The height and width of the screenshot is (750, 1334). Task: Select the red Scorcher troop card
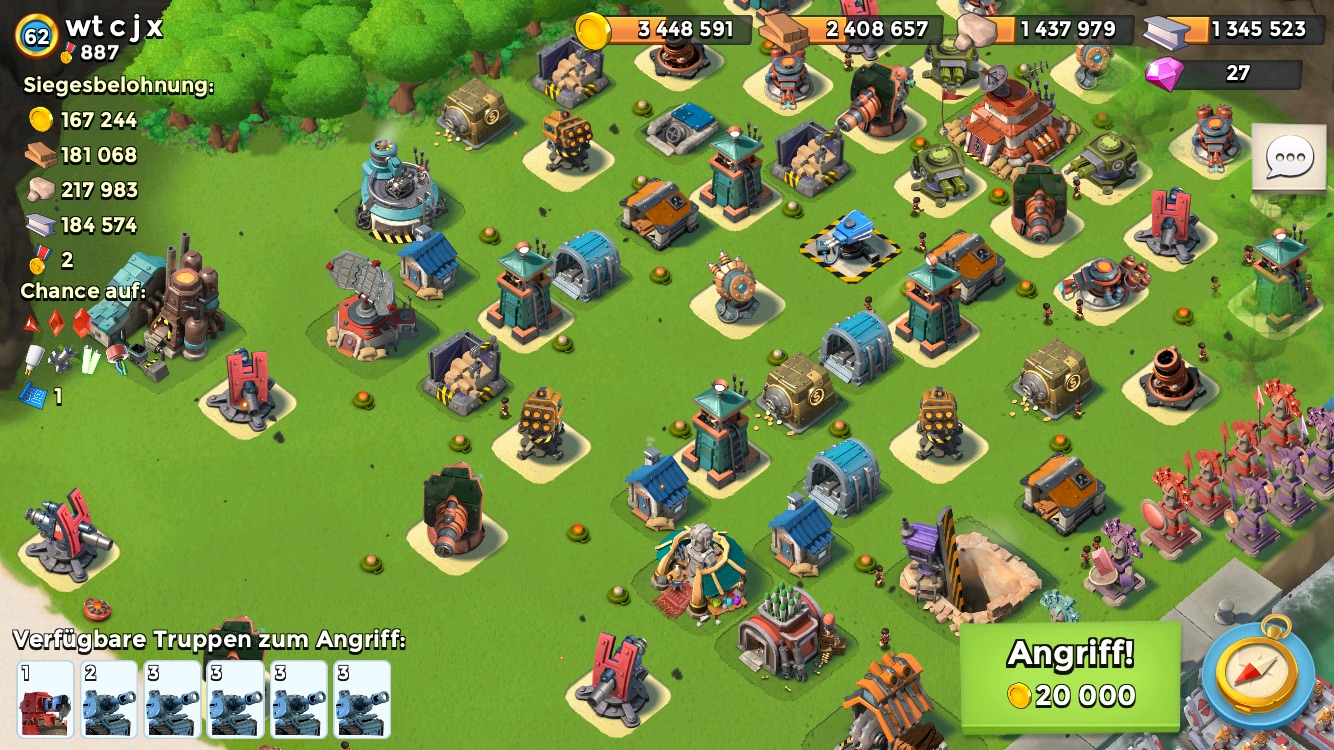click(x=46, y=699)
